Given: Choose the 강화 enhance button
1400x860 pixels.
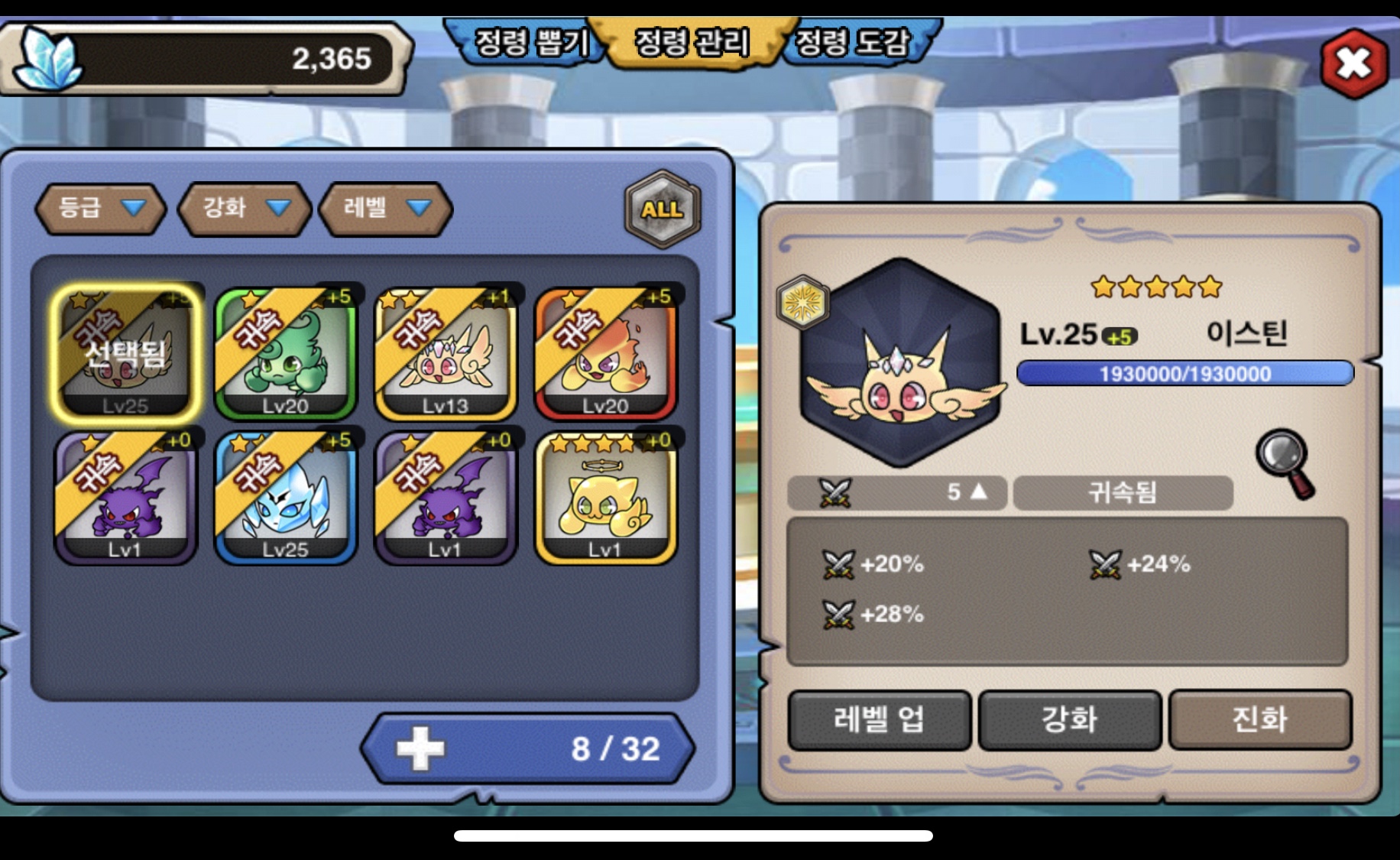Looking at the screenshot, I should coord(1069,719).
